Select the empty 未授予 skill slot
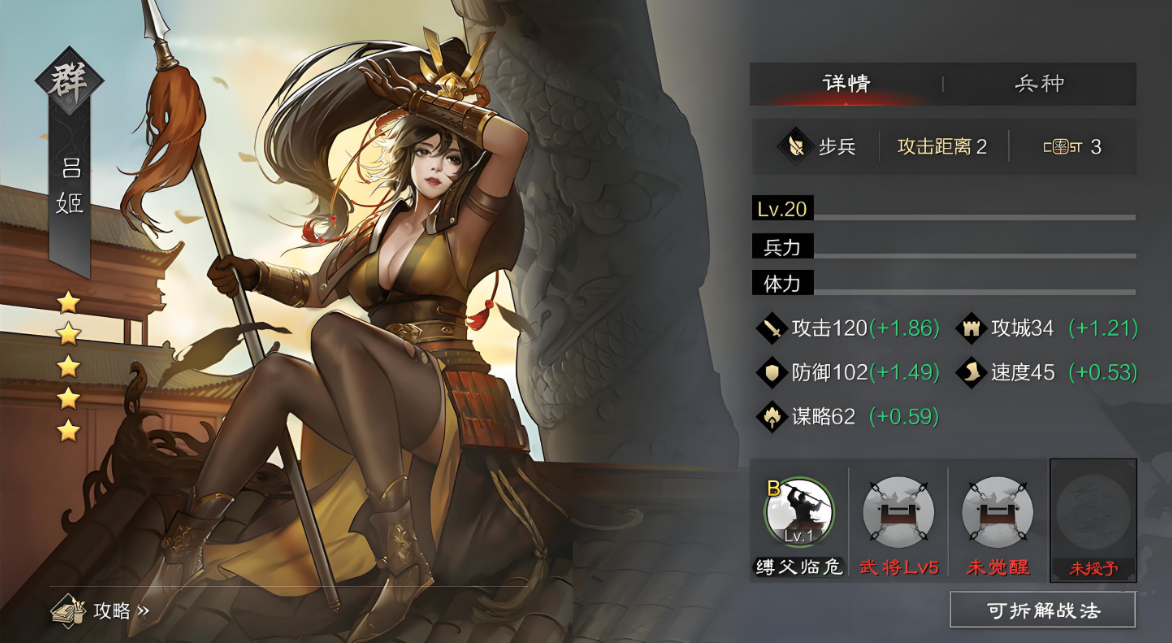1172x643 pixels. click(1093, 513)
